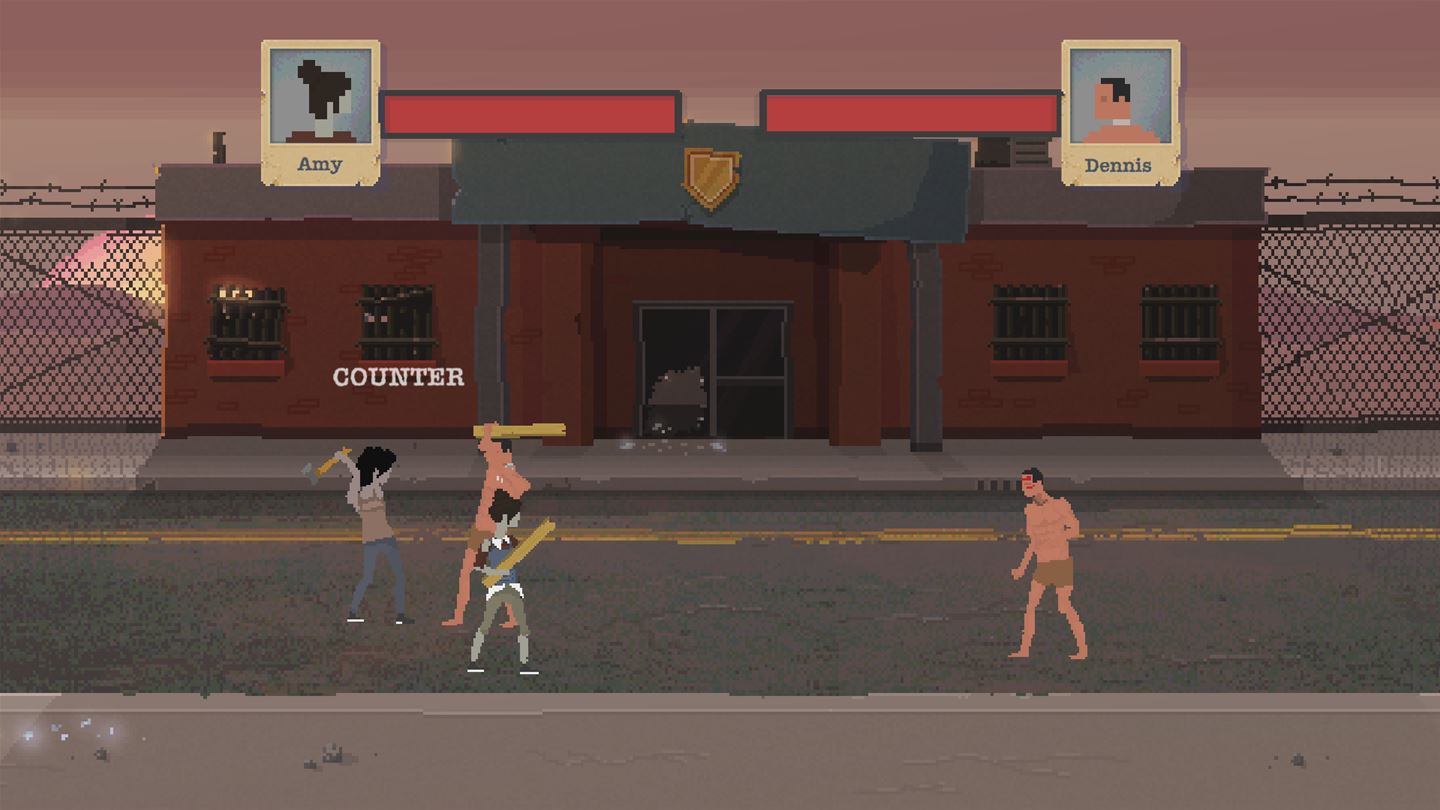Click the broken glass entrance door

[712, 370]
